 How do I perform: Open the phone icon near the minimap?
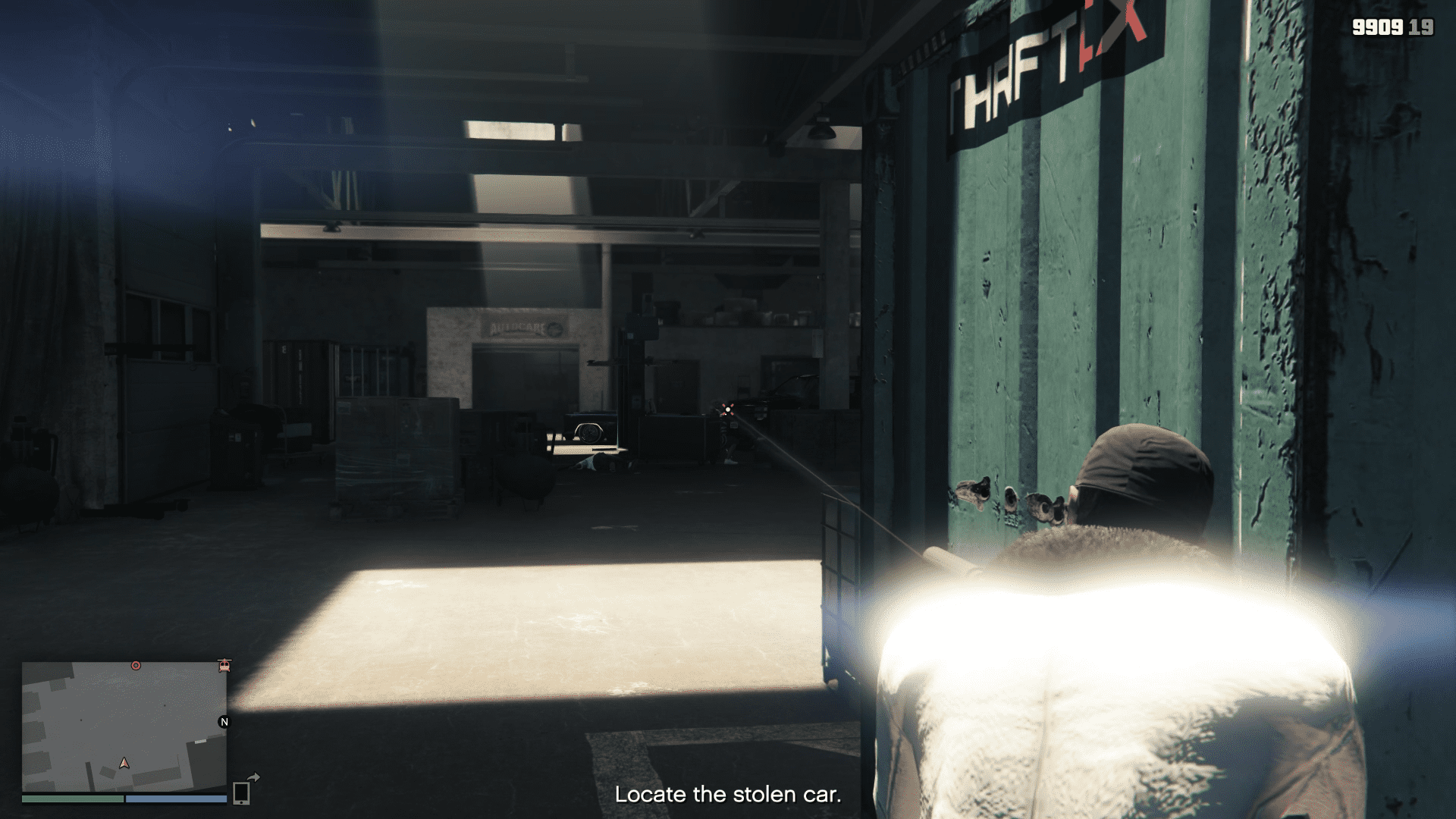click(x=241, y=793)
